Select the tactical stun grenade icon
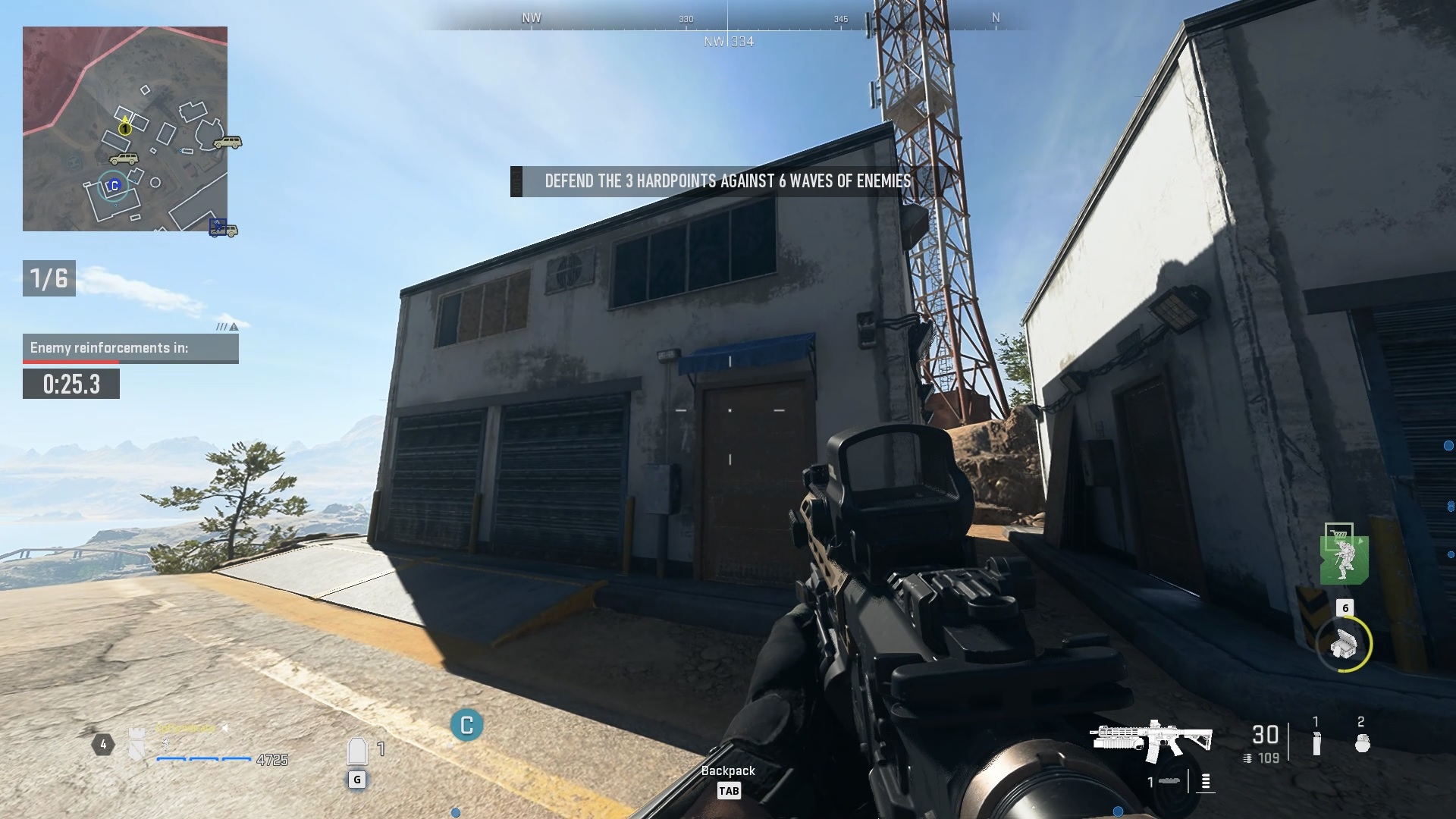The height and width of the screenshot is (819, 1456). click(1317, 745)
